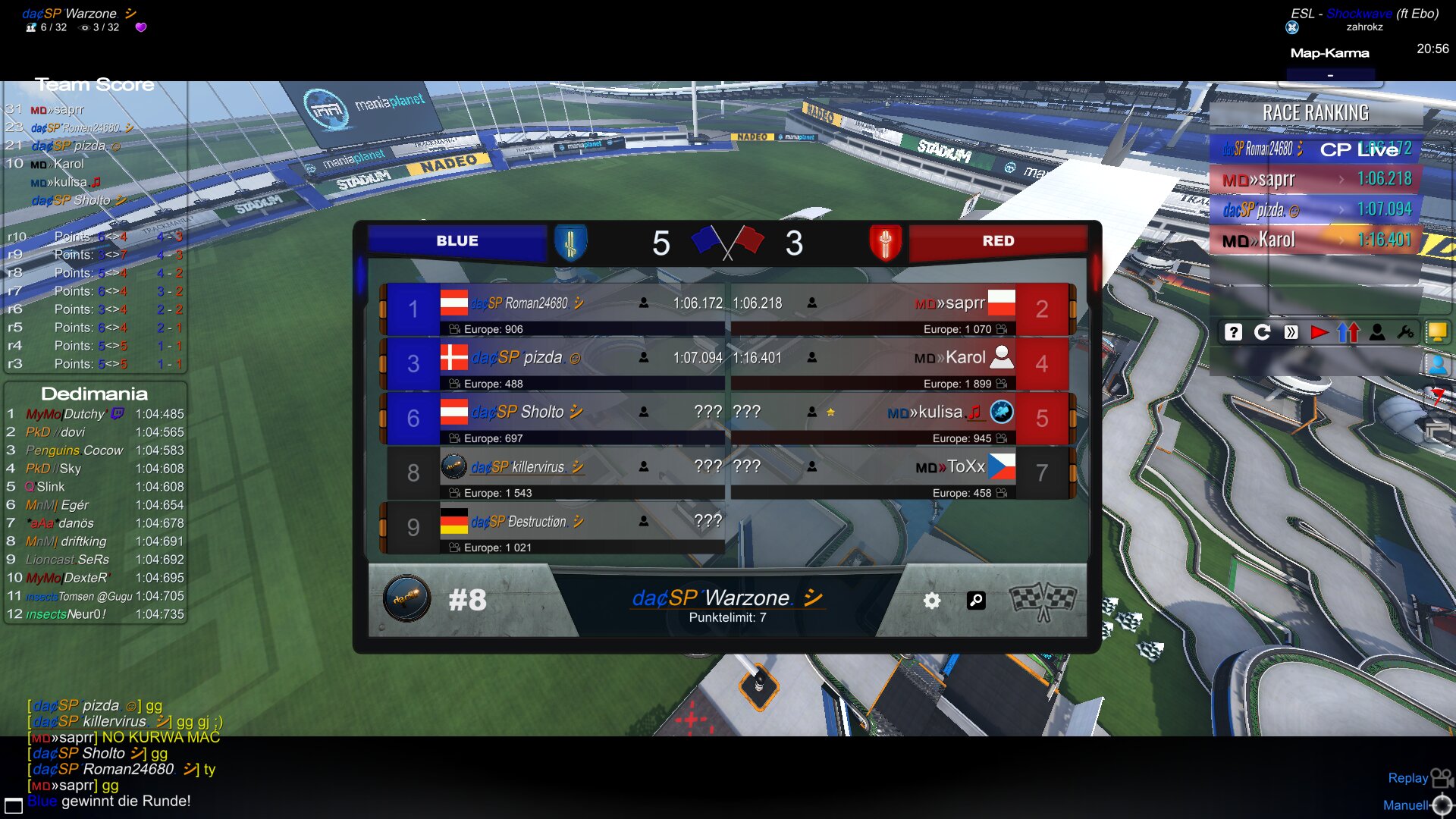1456x819 pixels.
Task: Open scoreboard settings gear icon
Action: 932,601
